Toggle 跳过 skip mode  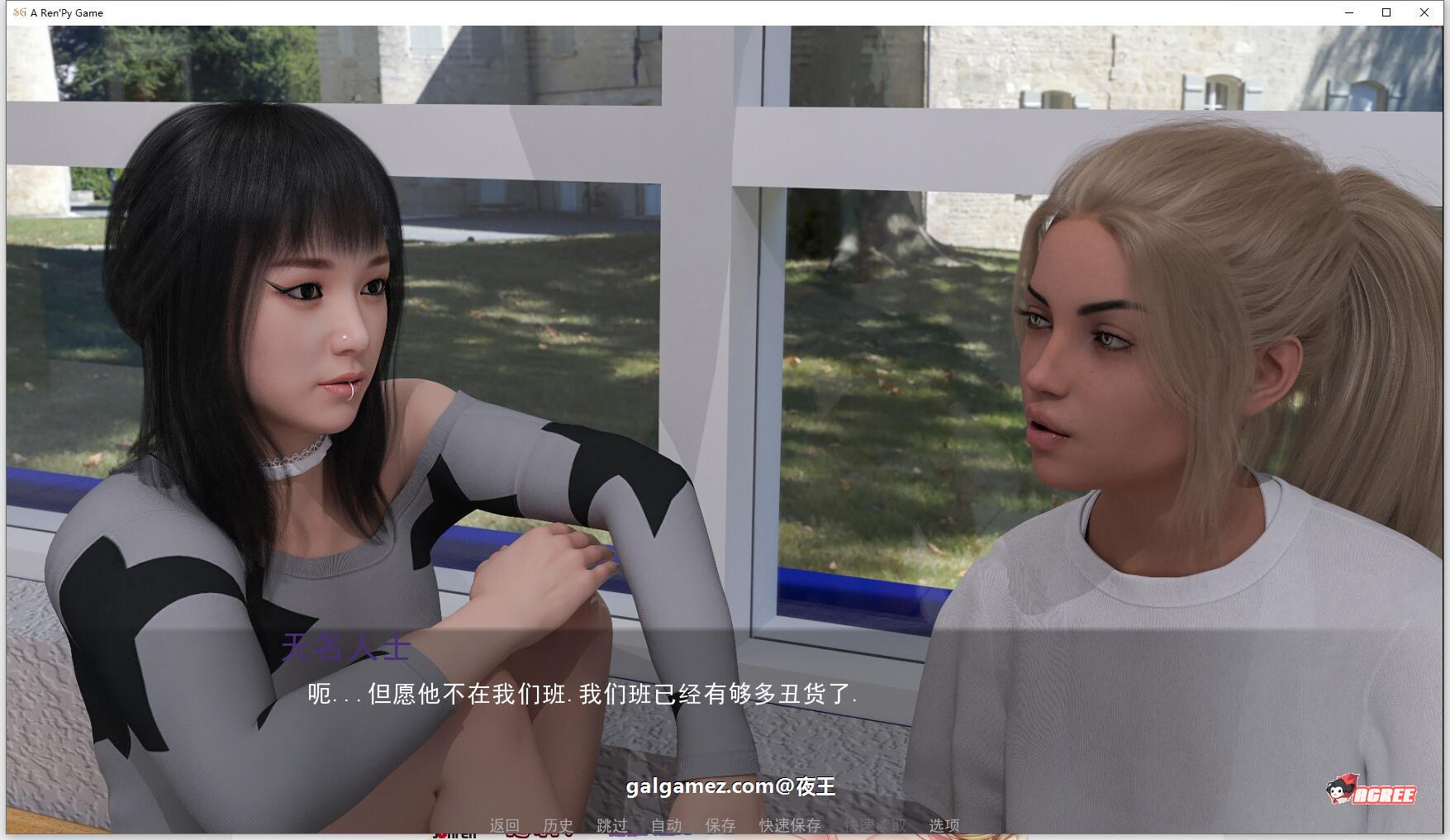coord(610,824)
